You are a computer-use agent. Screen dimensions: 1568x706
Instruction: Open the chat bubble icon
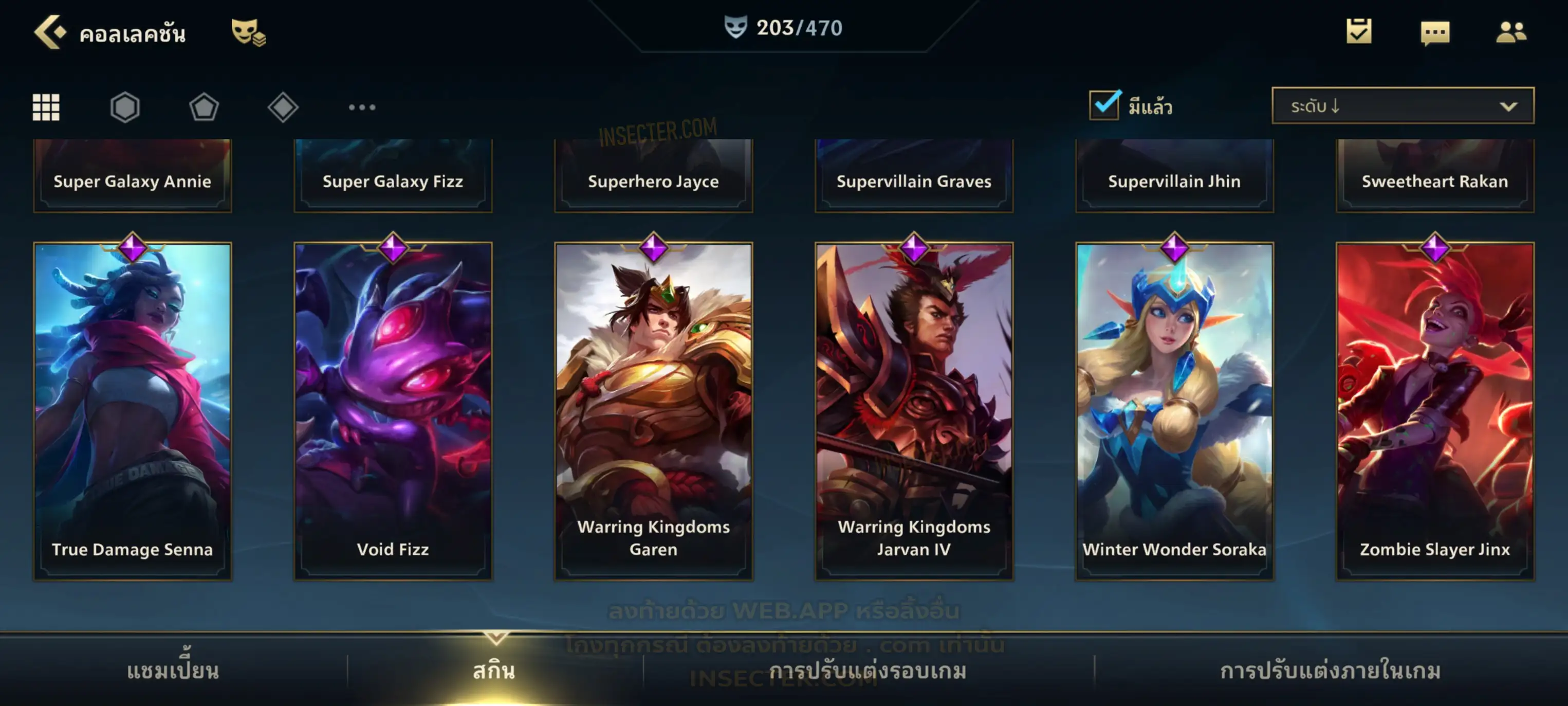(1435, 32)
